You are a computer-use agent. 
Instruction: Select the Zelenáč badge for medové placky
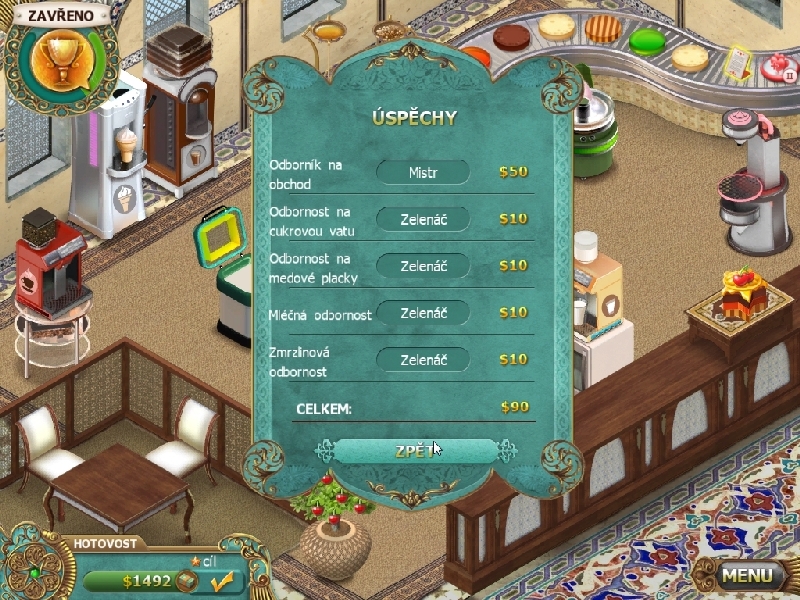pos(422,266)
